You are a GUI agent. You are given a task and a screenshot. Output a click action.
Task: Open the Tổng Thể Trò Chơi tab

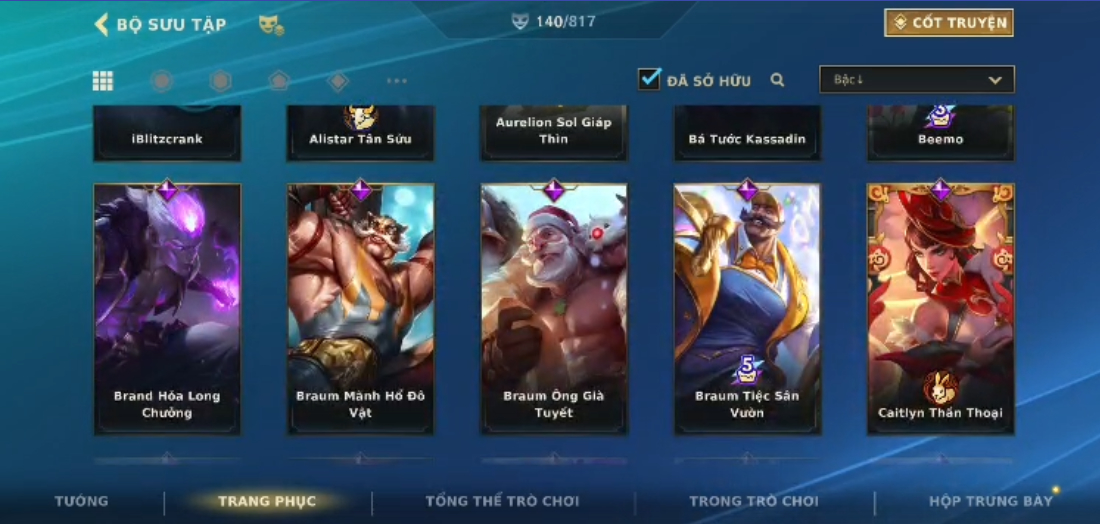[x=502, y=501]
